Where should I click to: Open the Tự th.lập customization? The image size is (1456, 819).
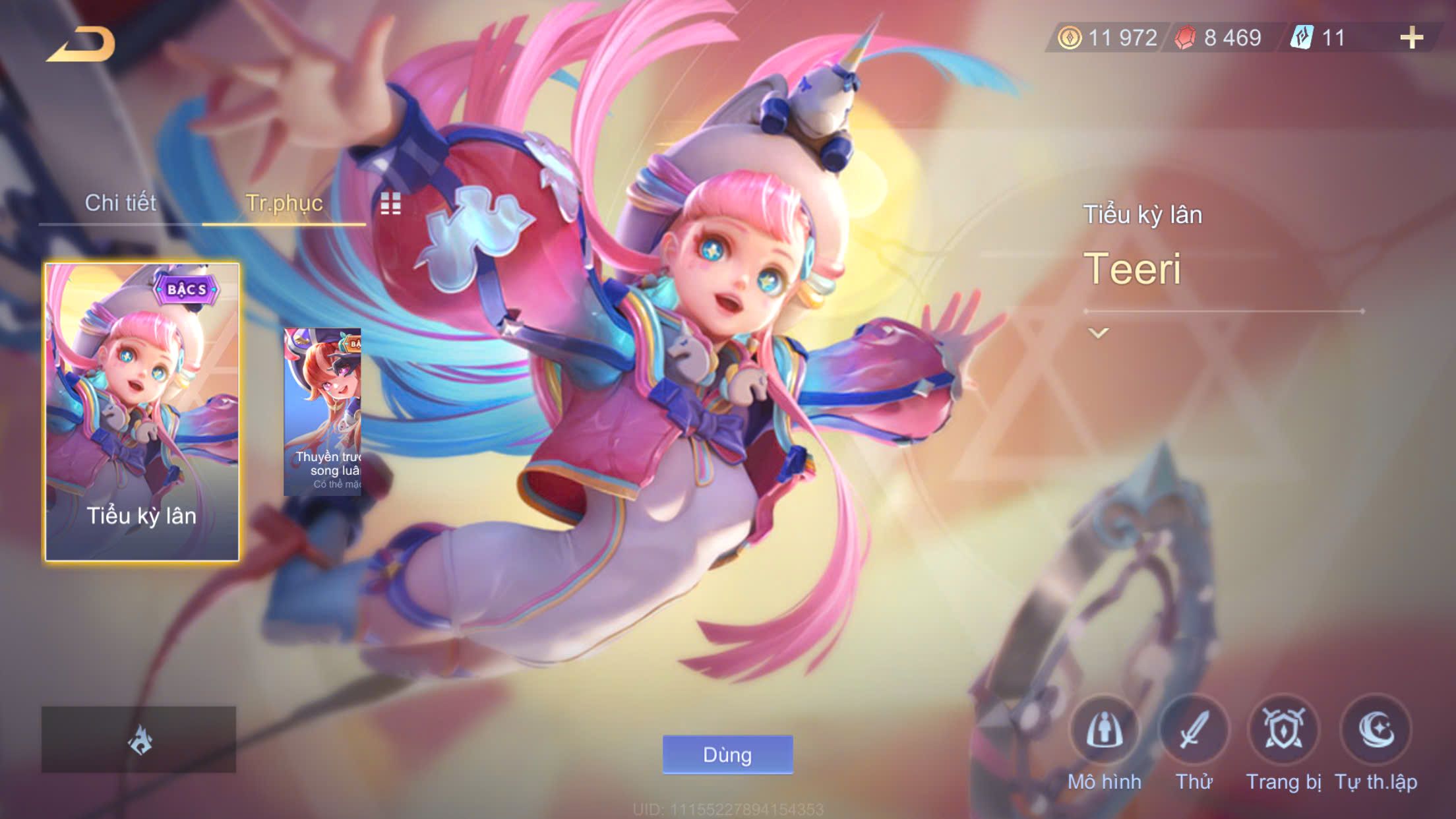1376,732
